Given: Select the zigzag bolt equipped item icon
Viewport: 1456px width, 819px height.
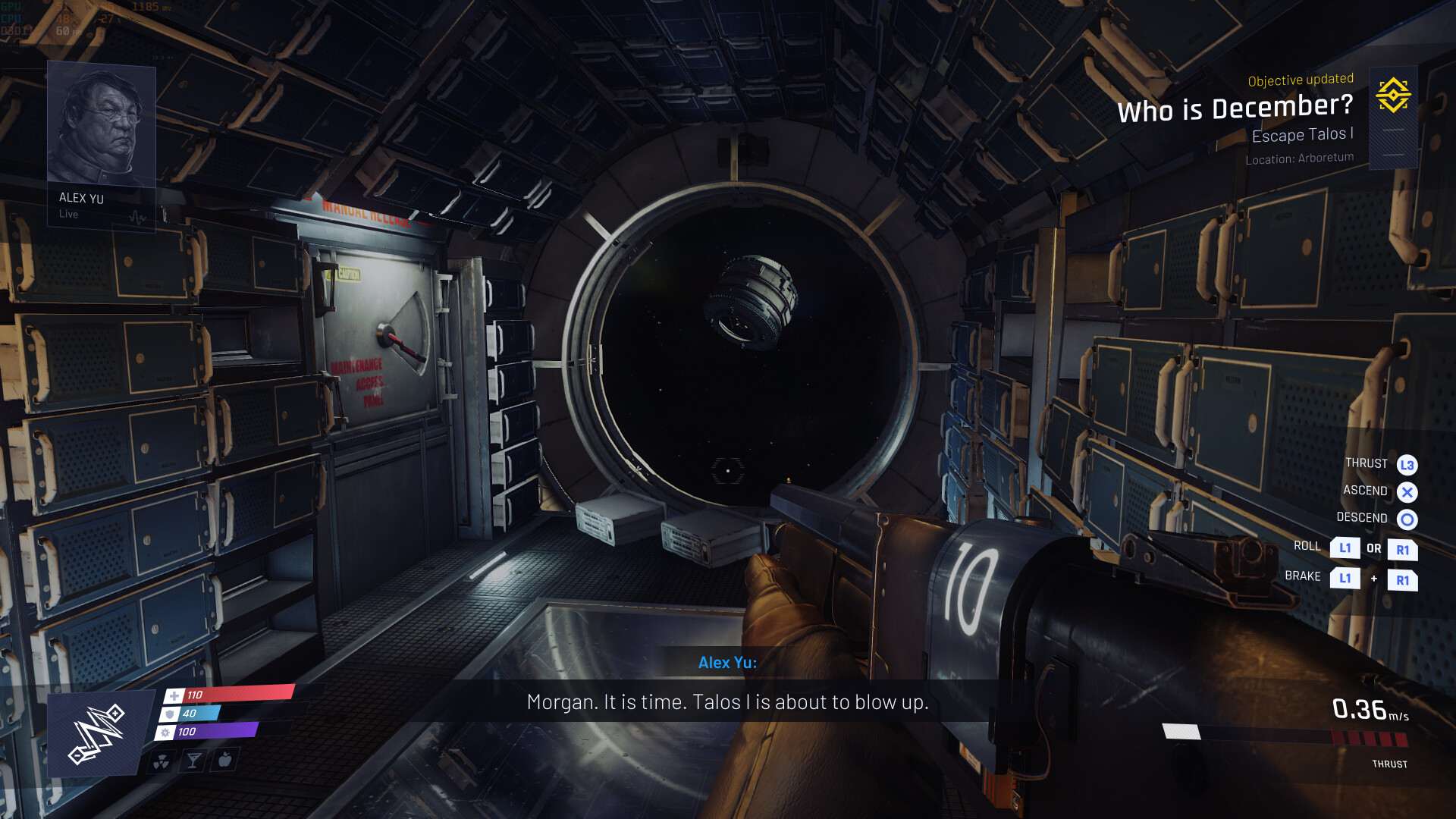Looking at the screenshot, I should 97,733.
